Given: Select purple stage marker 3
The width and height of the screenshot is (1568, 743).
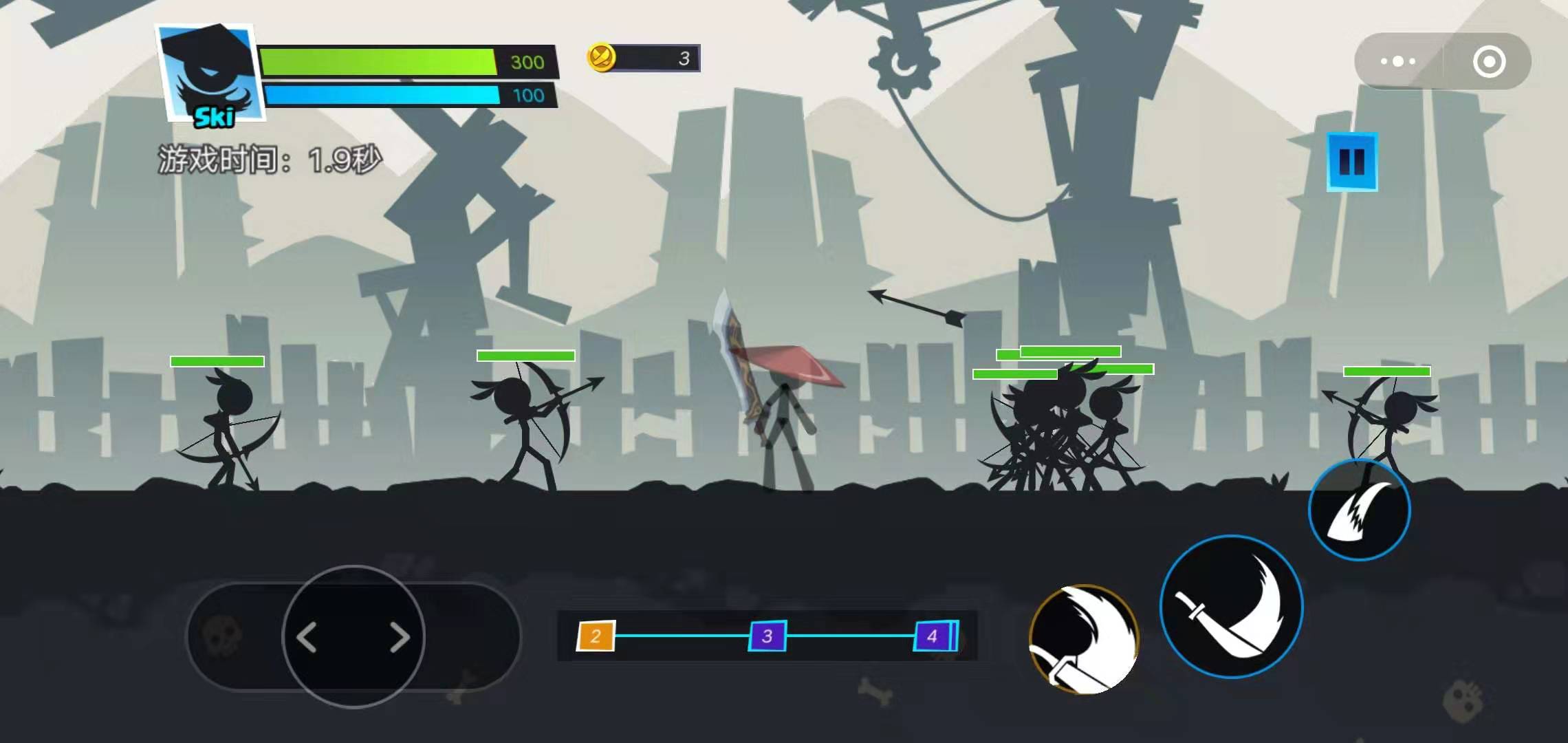Looking at the screenshot, I should coord(767,636).
